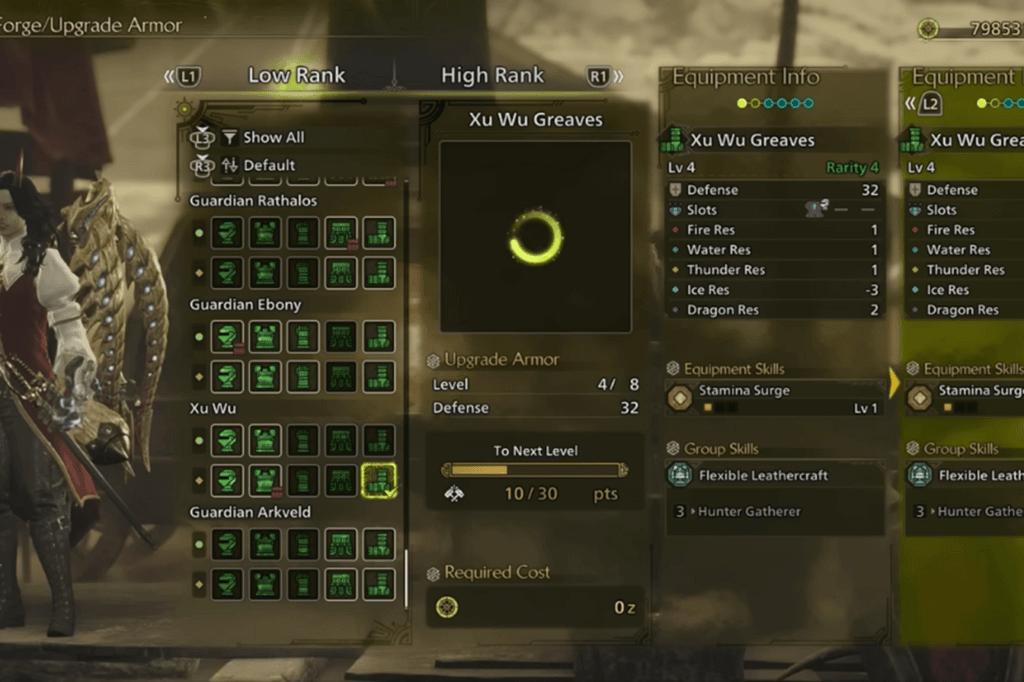Open the Show All filter
1024x682 pixels.
click(273, 138)
